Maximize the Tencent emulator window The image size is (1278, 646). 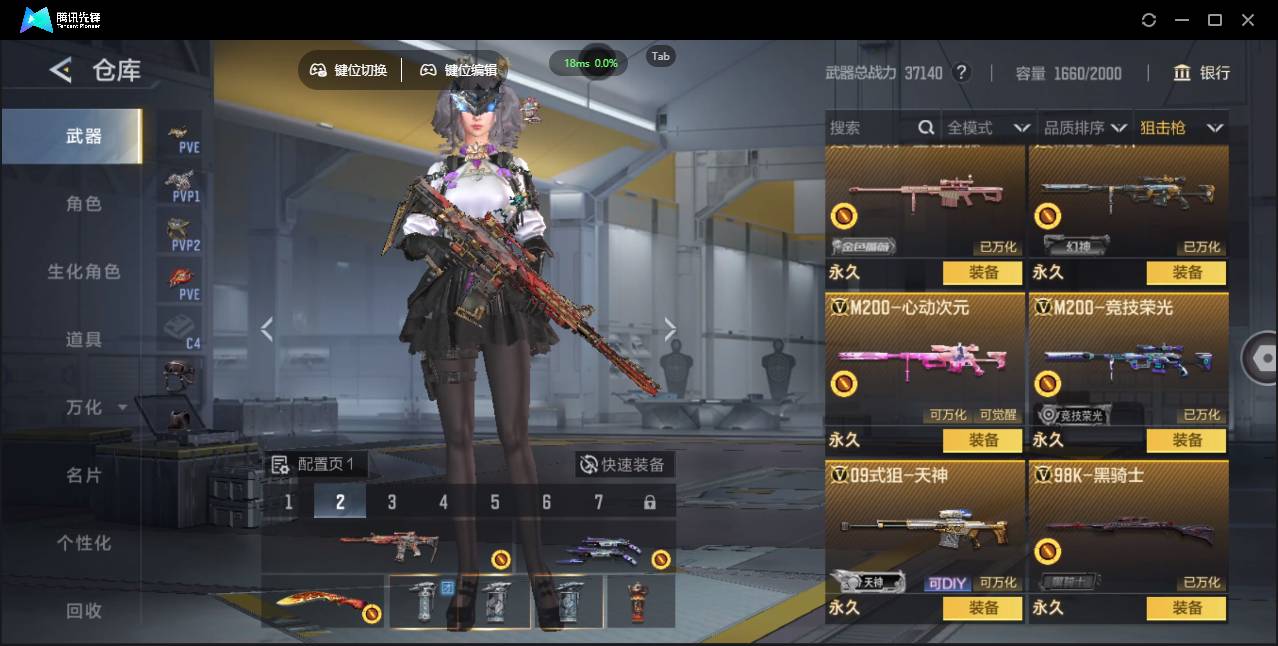click(1215, 20)
